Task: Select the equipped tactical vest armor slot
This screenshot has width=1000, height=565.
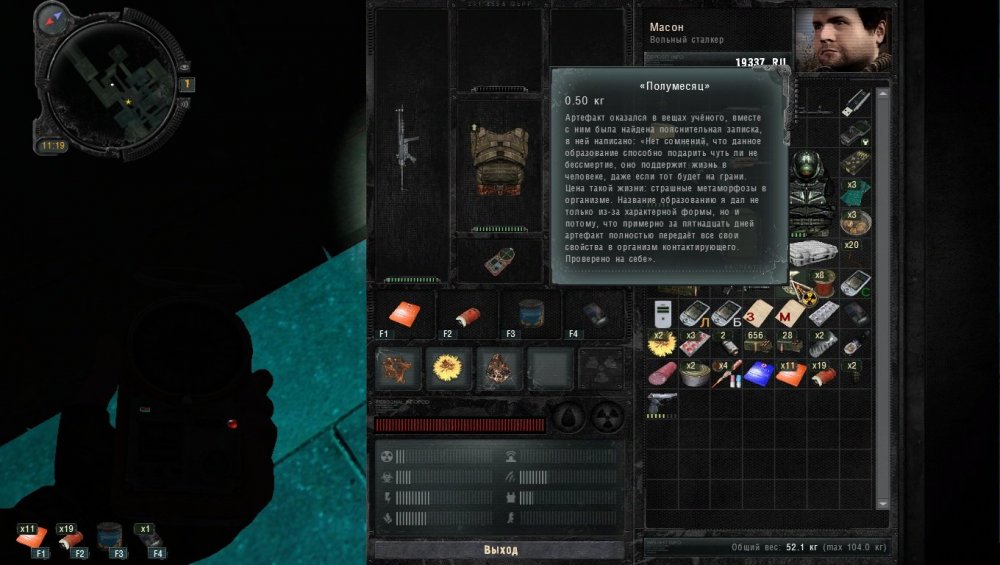Action: [x=498, y=160]
